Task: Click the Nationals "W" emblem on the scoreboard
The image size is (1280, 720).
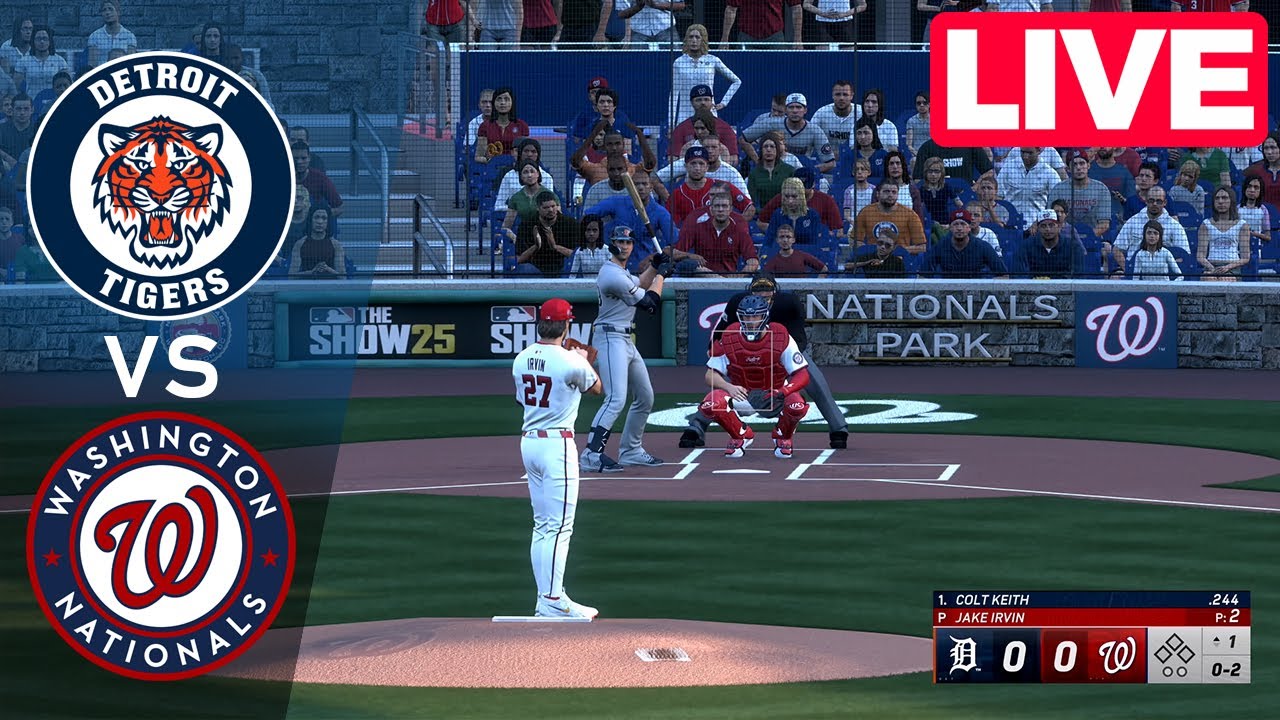Action: click(1117, 654)
